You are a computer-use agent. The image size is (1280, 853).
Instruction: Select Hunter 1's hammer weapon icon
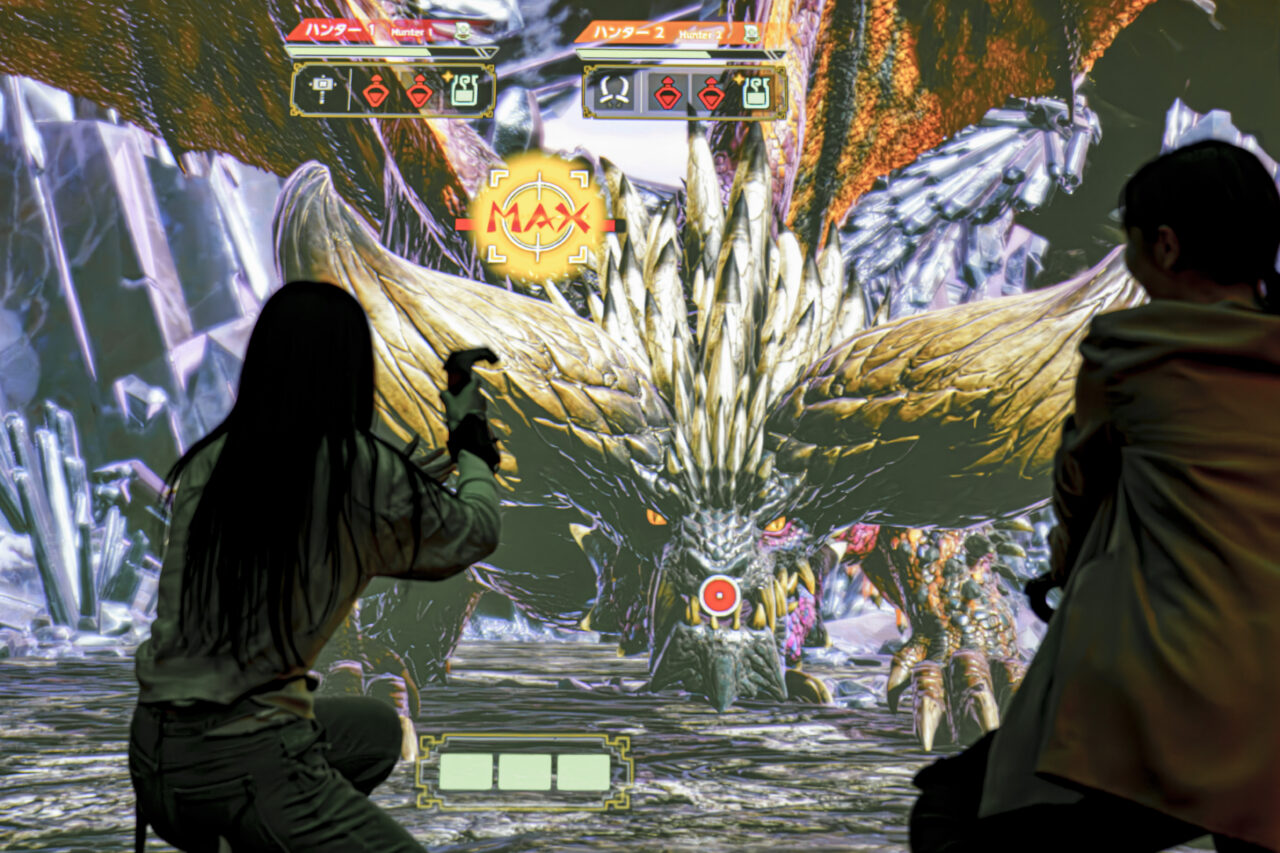321,90
